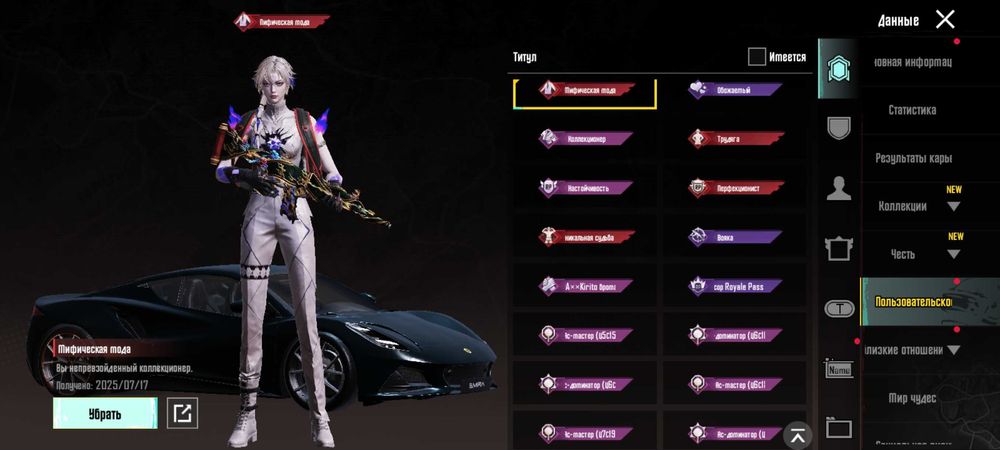This screenshot has width=1000, height=450.
Task: Switch to the shield icon side tab
Action: pyautogui.click(x=838, y=127)
